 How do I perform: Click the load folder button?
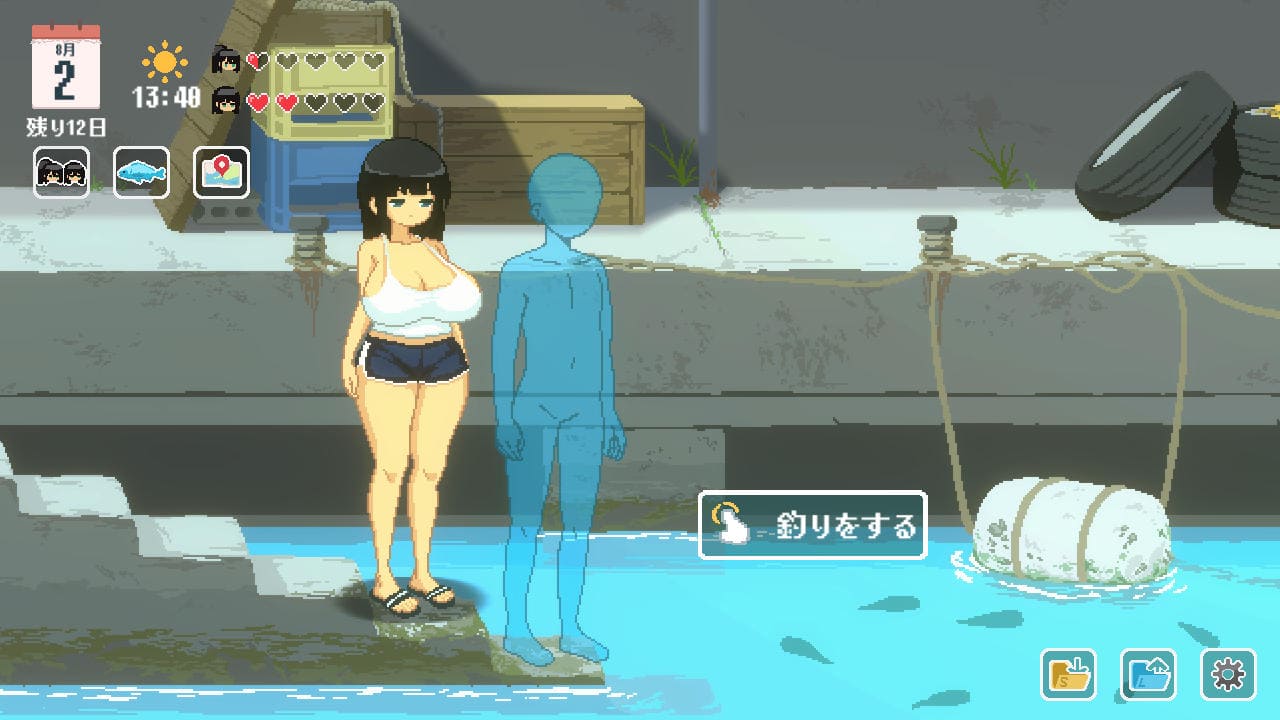[x=1148, y=674]
